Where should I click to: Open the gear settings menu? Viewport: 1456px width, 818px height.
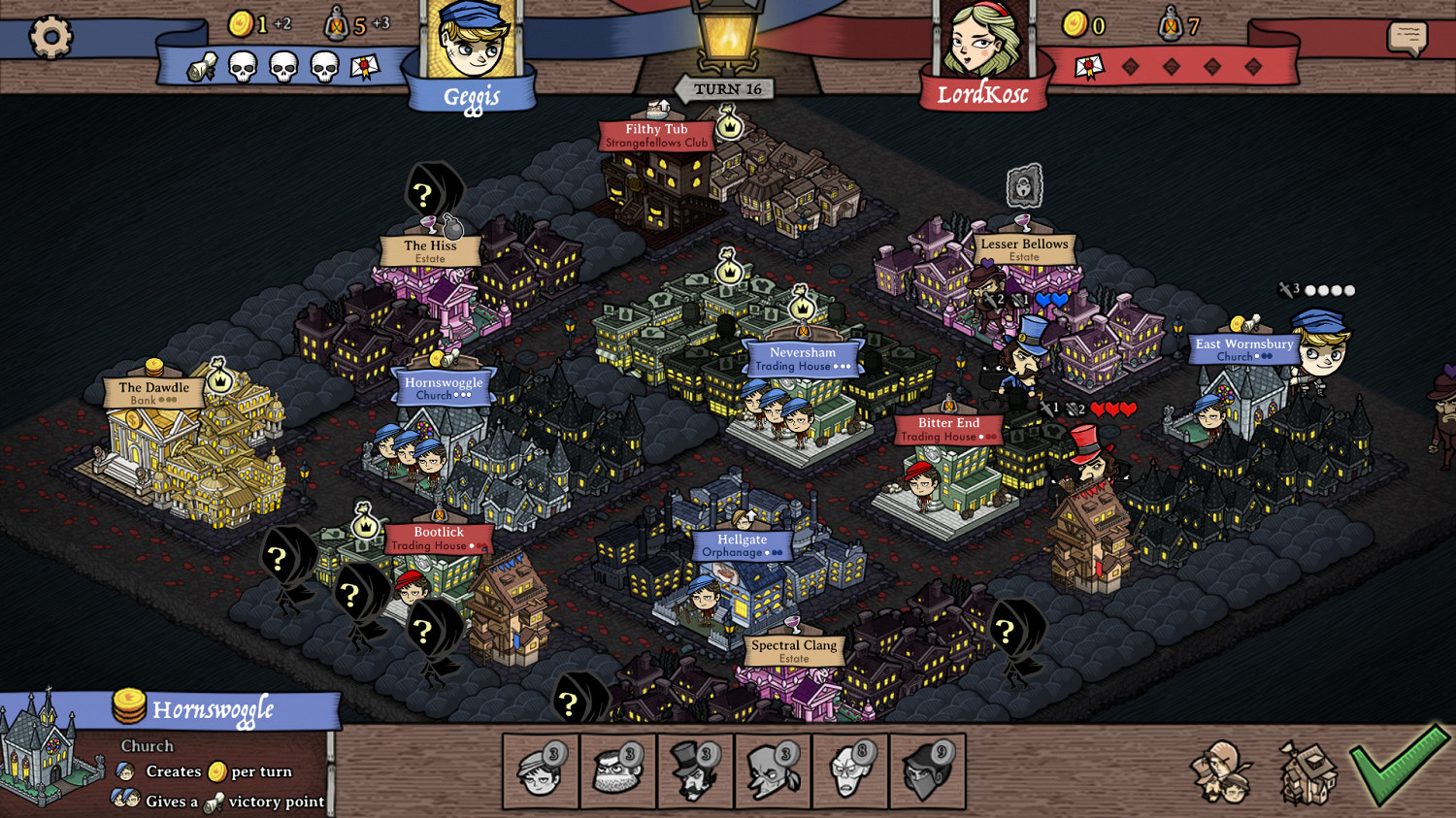[50, 37]
